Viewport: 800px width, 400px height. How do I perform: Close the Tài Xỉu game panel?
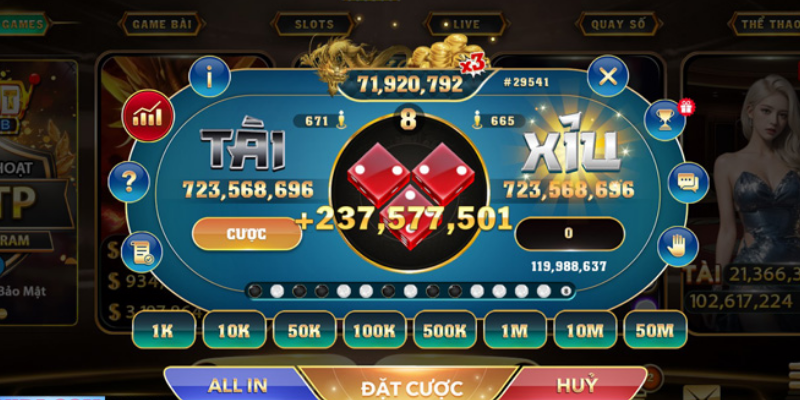coord(607,73)
